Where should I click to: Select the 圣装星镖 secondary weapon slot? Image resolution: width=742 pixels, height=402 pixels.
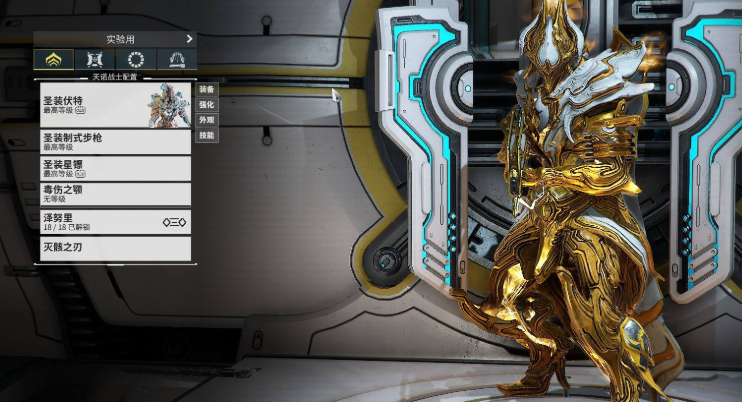click(115, 168)
